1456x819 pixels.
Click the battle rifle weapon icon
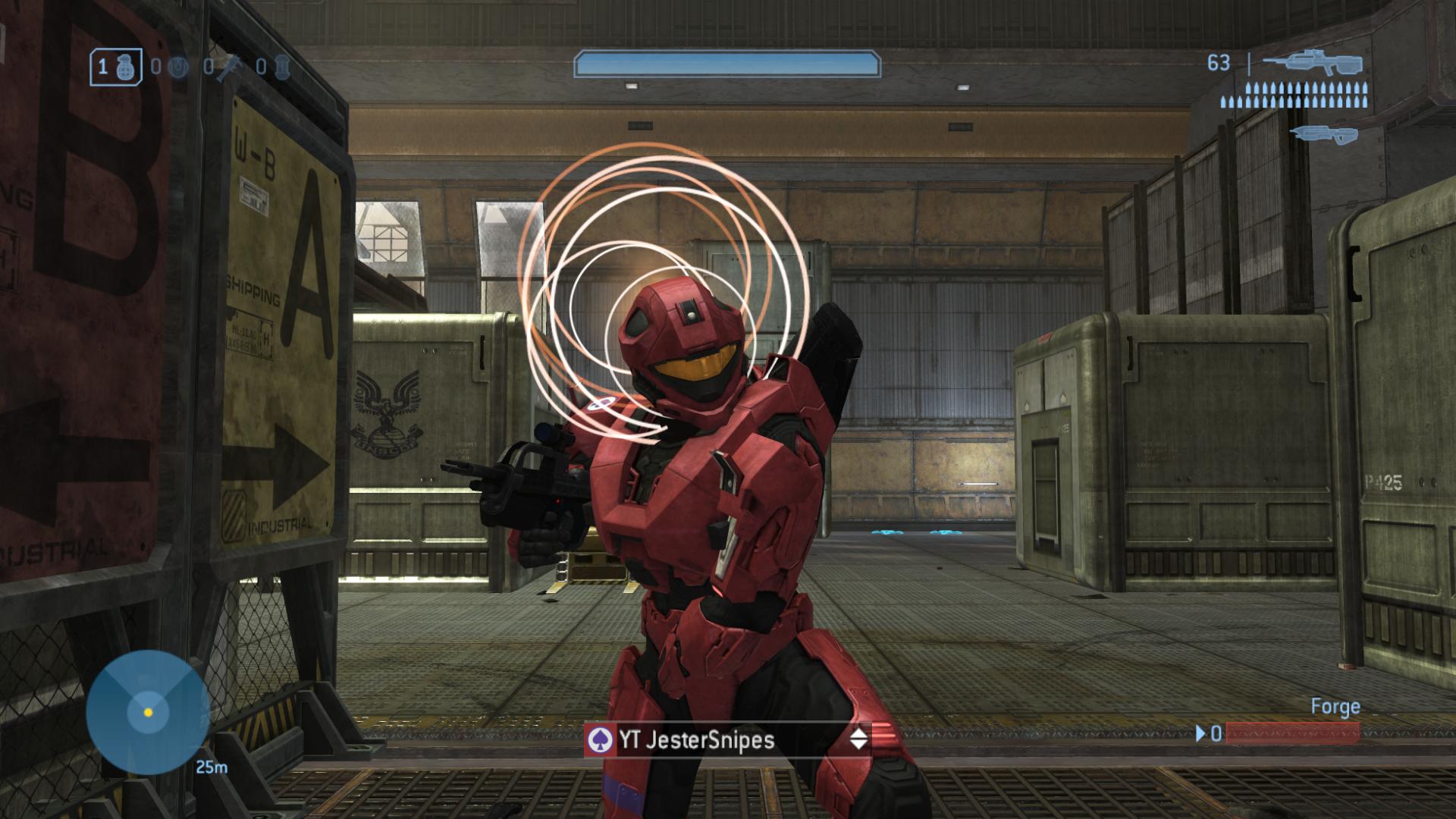(x=1313, y=63)
